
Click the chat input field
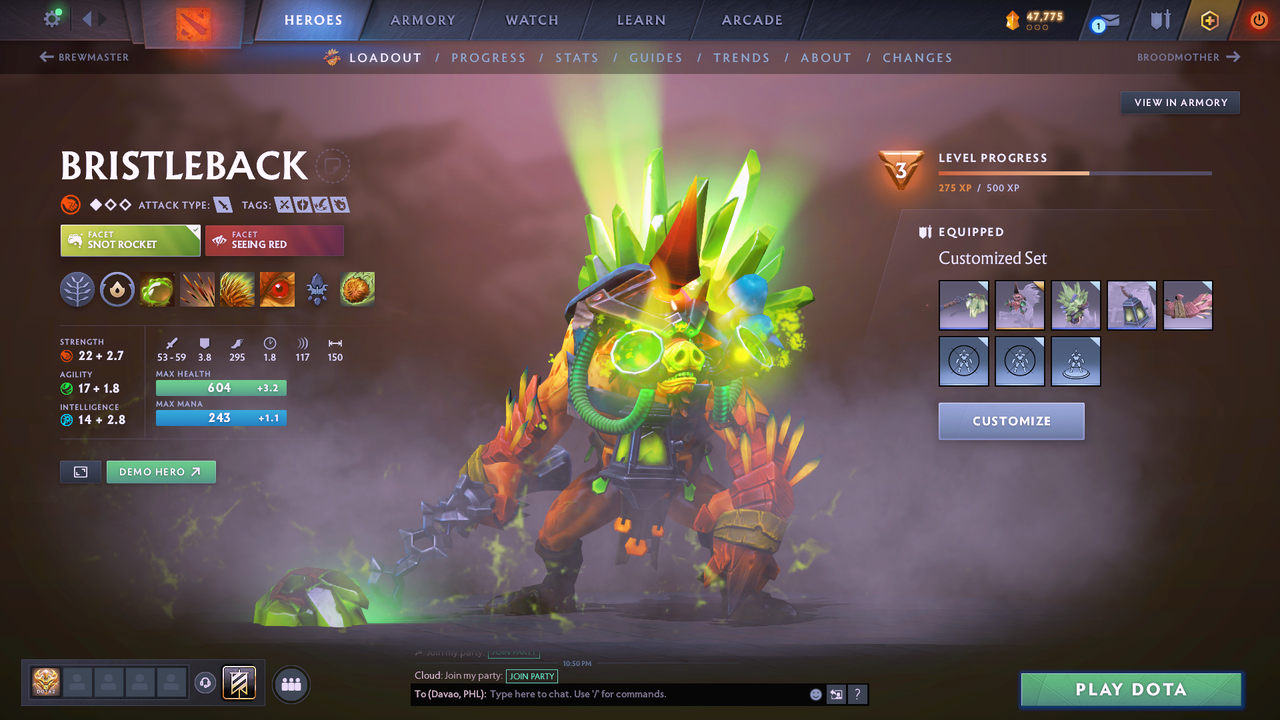(x=600, y=694)
